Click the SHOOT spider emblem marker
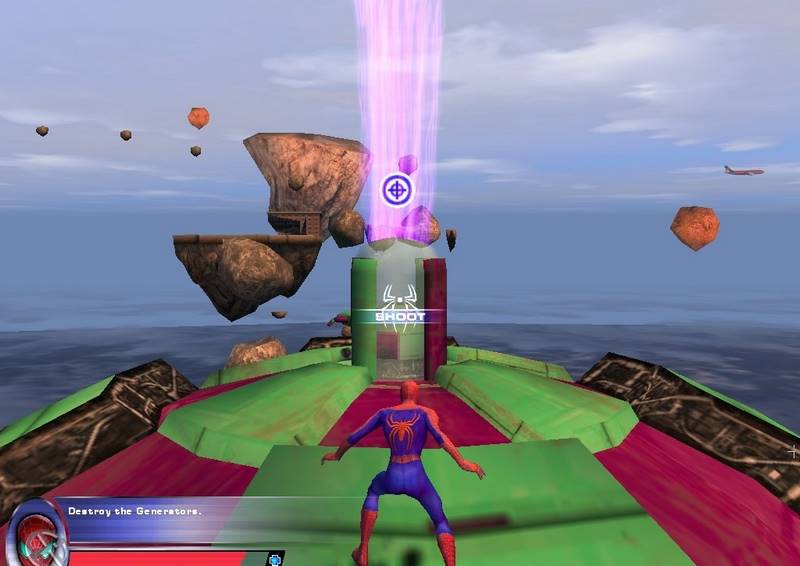The image size is (800, 566). tap(400, 309)
